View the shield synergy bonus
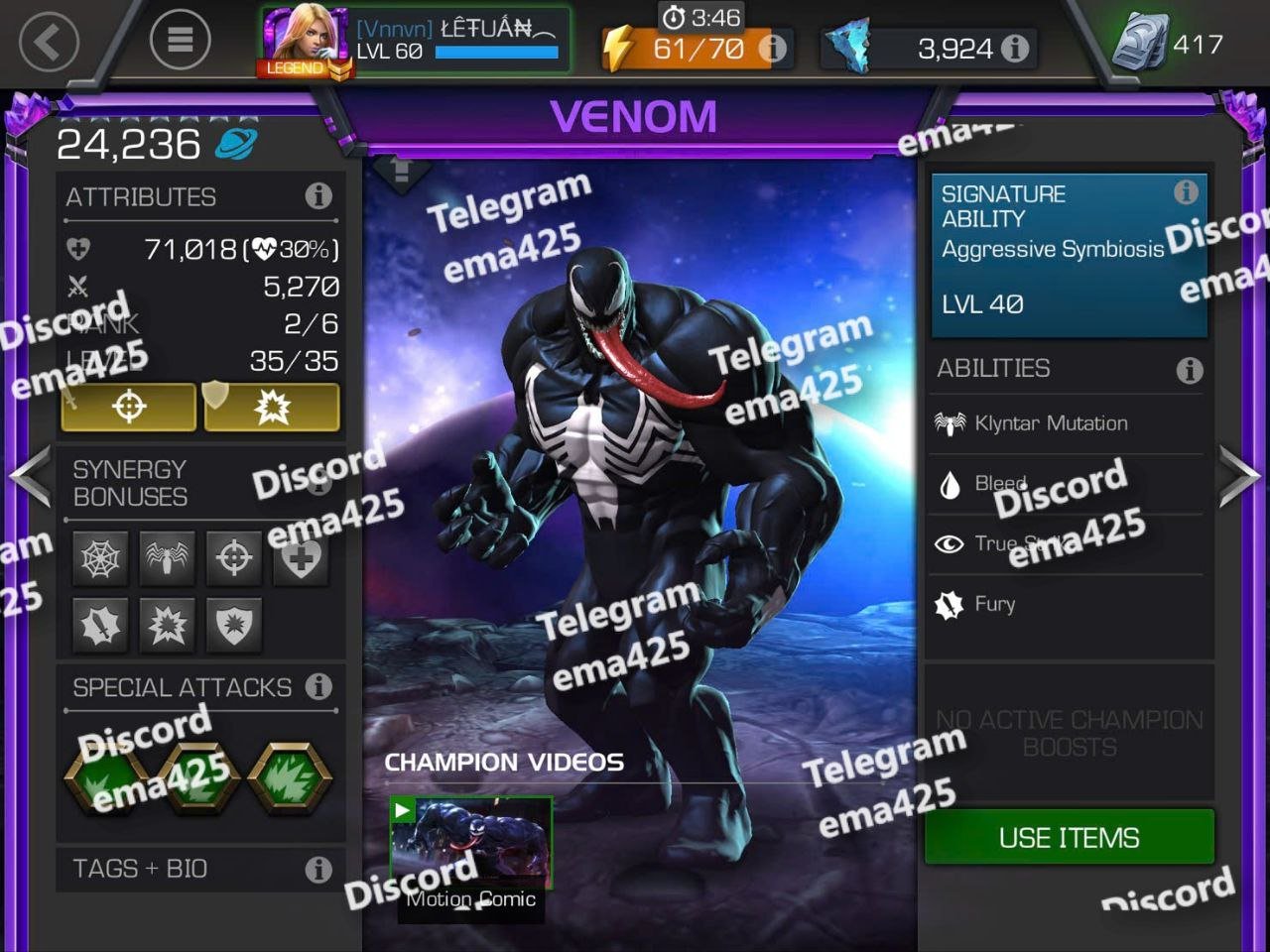The image size is (1270, 952). point(234,626)
